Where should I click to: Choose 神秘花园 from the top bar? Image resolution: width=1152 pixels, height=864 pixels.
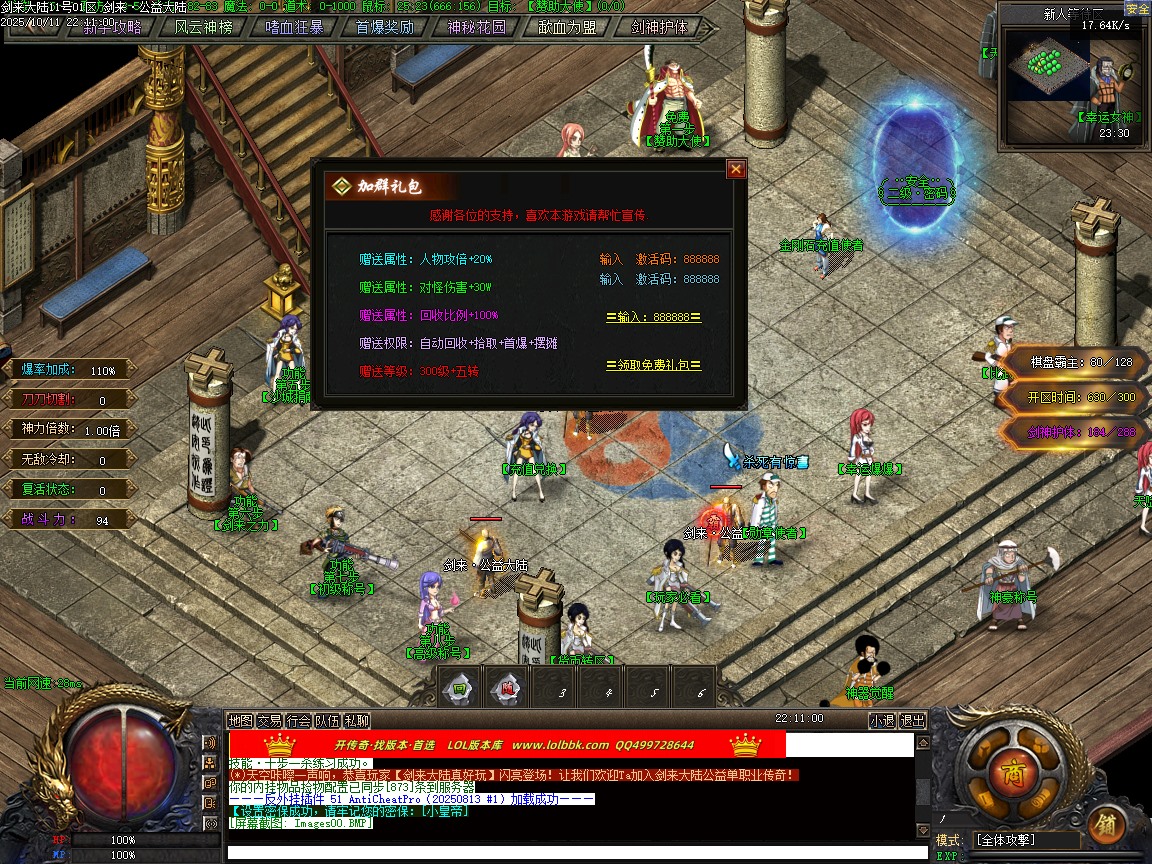point(476,27)
